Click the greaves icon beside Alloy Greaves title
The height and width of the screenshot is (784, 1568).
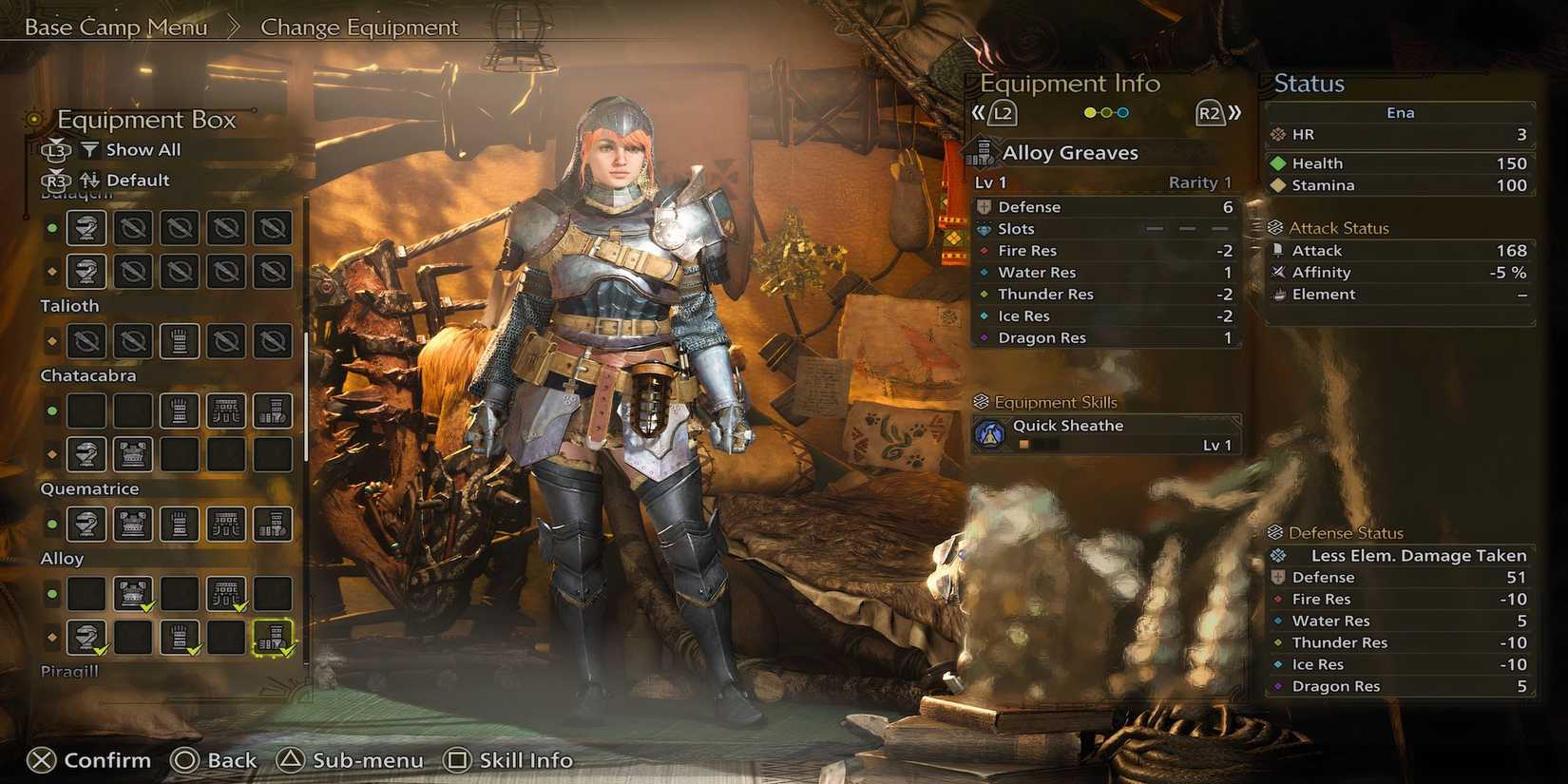click(x=985, y=152)
